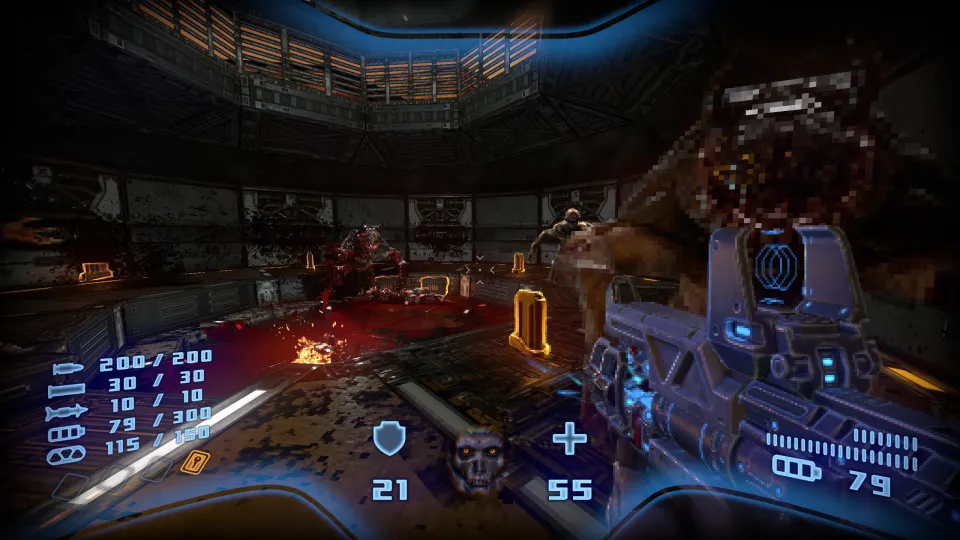
Task: Click the skull face portrait
Action: (474, 458)
